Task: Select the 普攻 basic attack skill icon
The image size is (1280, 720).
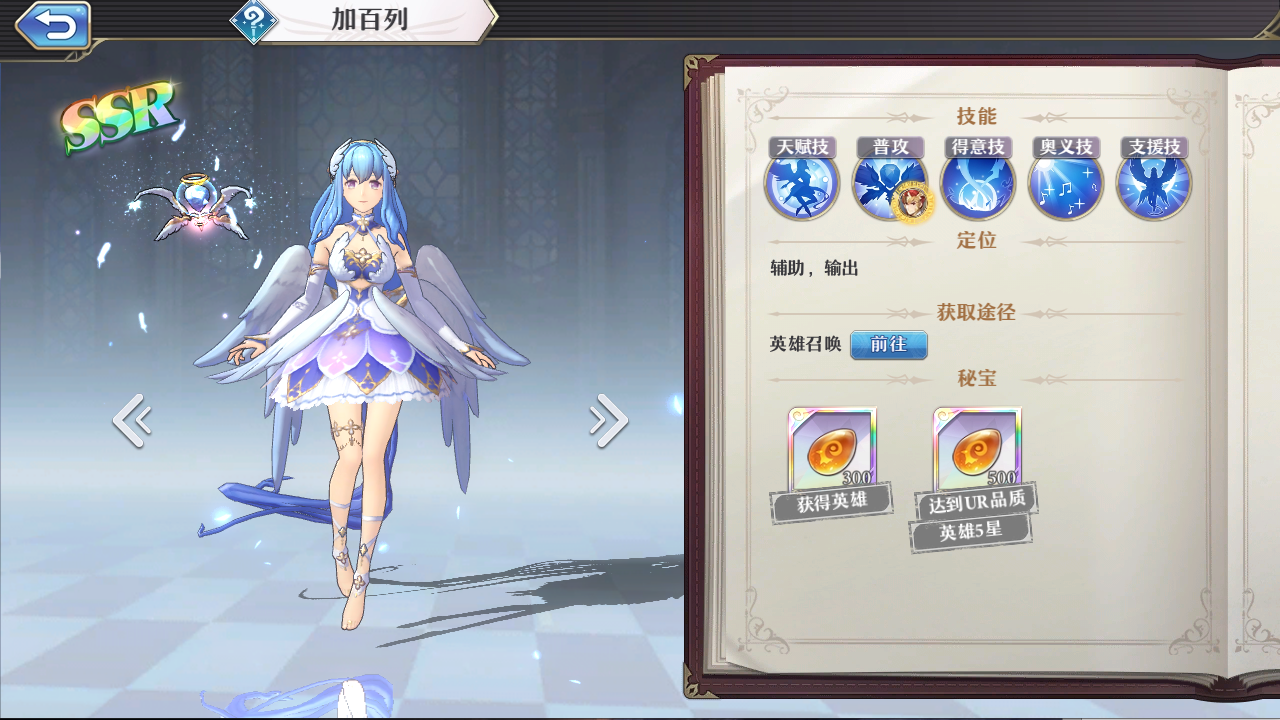Action: click(x=888, y=185)
